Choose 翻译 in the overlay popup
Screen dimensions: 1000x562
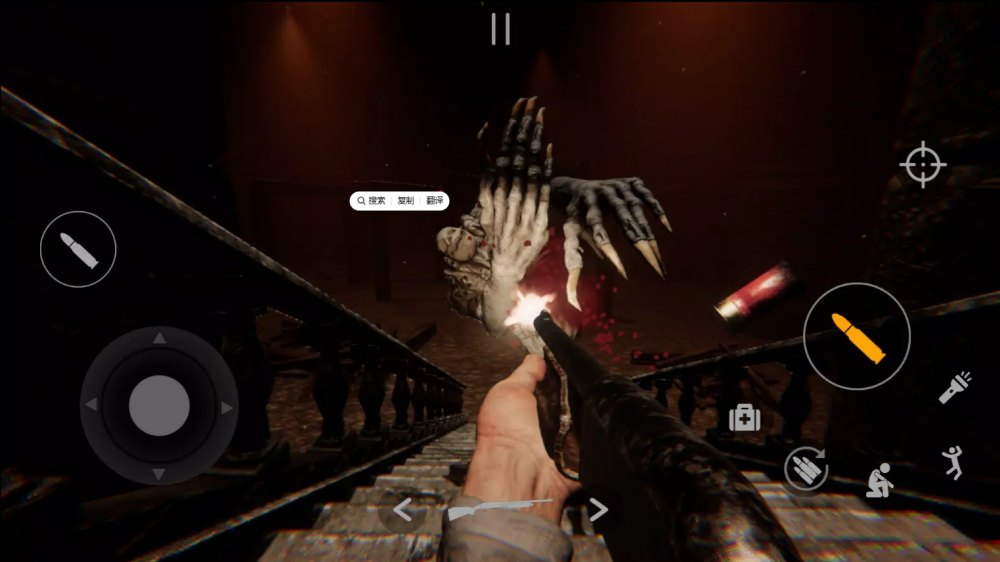(434, 201)
